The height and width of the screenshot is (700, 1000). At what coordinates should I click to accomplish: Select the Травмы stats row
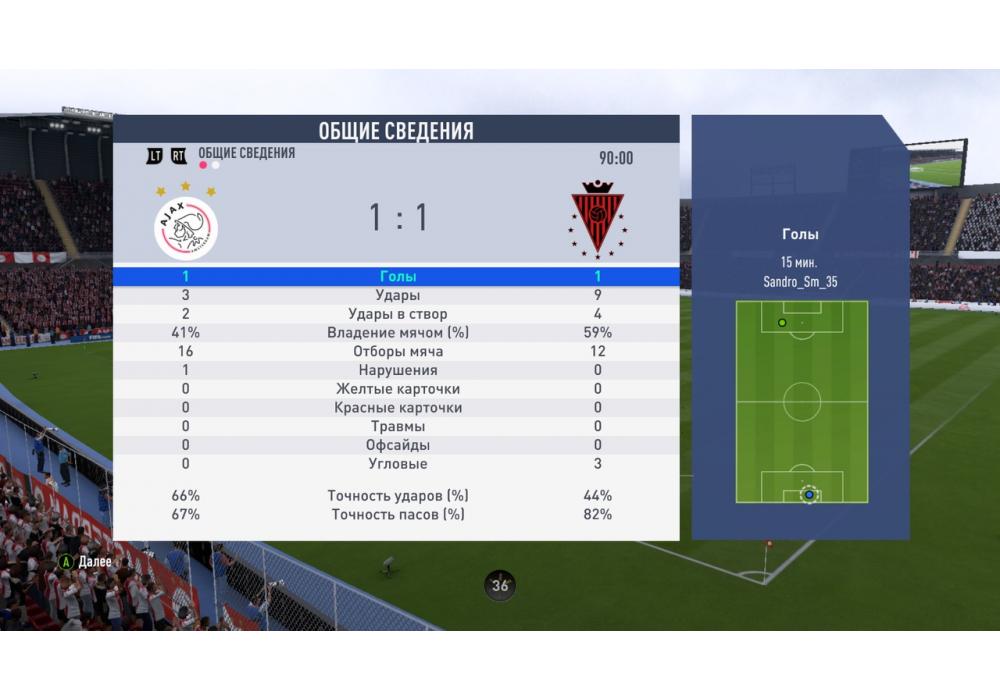(x=398, y=426)
